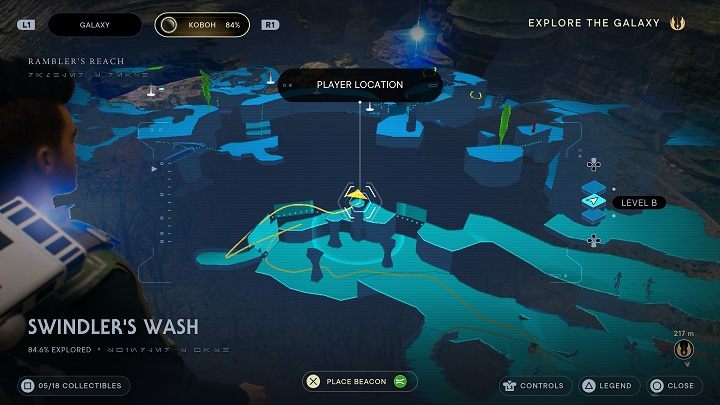
Task: Click the Player Location tooltip label
Action: [359, 85]
